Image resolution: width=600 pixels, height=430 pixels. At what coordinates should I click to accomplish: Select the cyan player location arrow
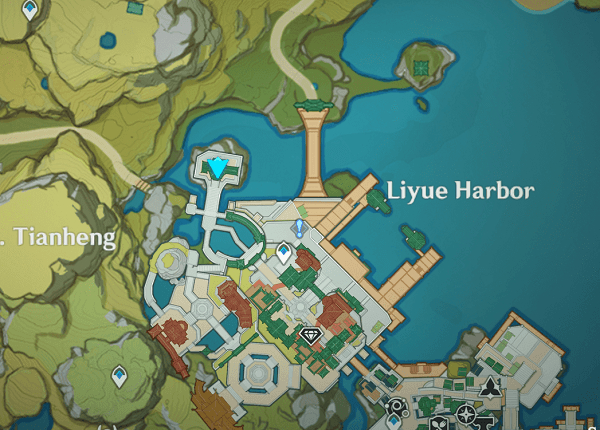[218, 166]
